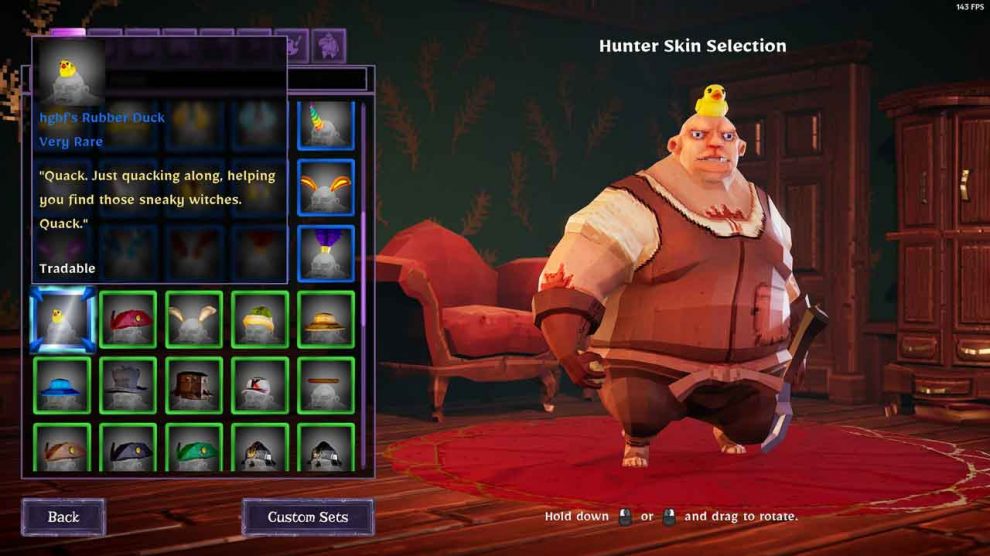Select the crumpled gray hat

point(128,385)
